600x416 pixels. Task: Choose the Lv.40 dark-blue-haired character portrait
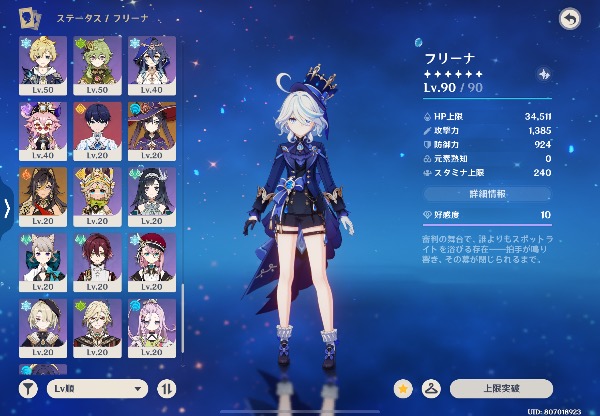(151, 64)
